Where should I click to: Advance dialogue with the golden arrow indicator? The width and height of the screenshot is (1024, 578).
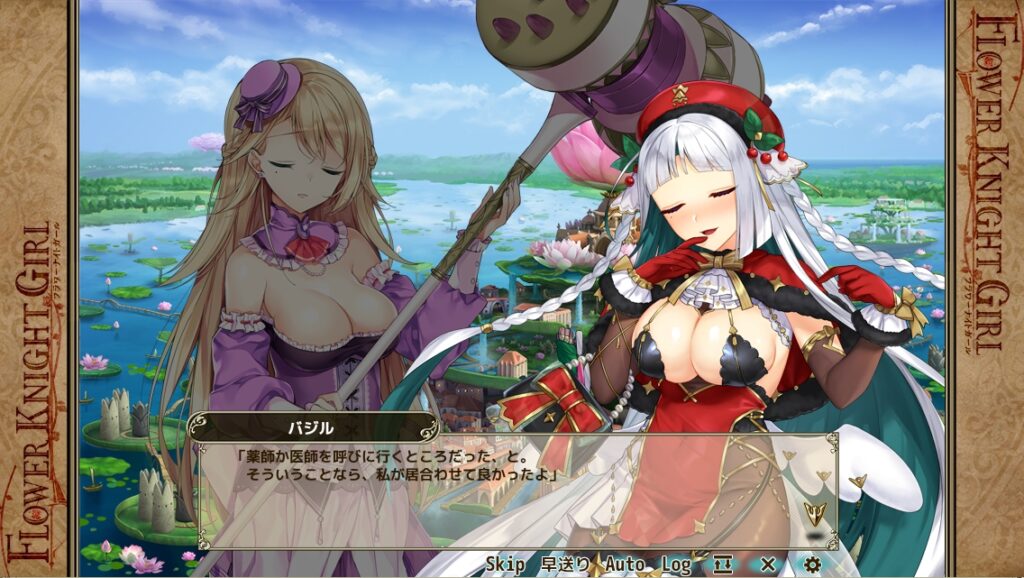[x=815, y=515]
